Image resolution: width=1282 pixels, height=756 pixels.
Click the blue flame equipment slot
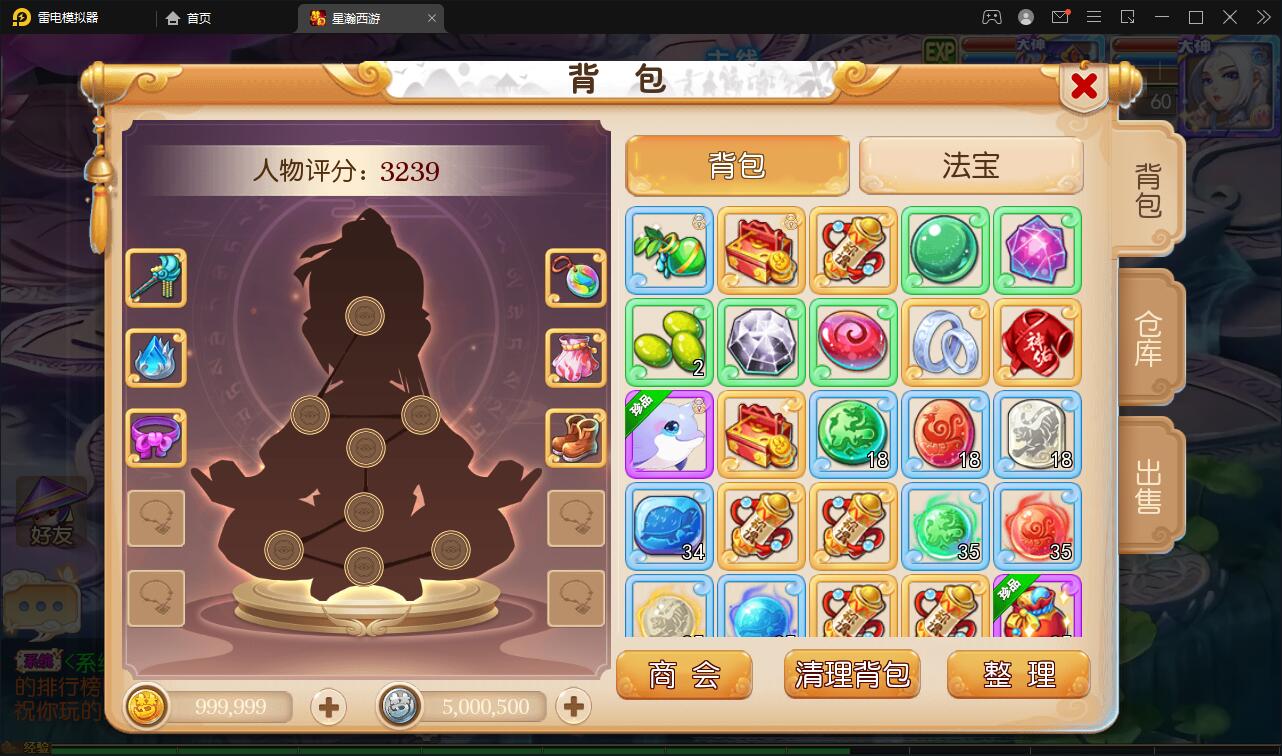coord(156,359)
